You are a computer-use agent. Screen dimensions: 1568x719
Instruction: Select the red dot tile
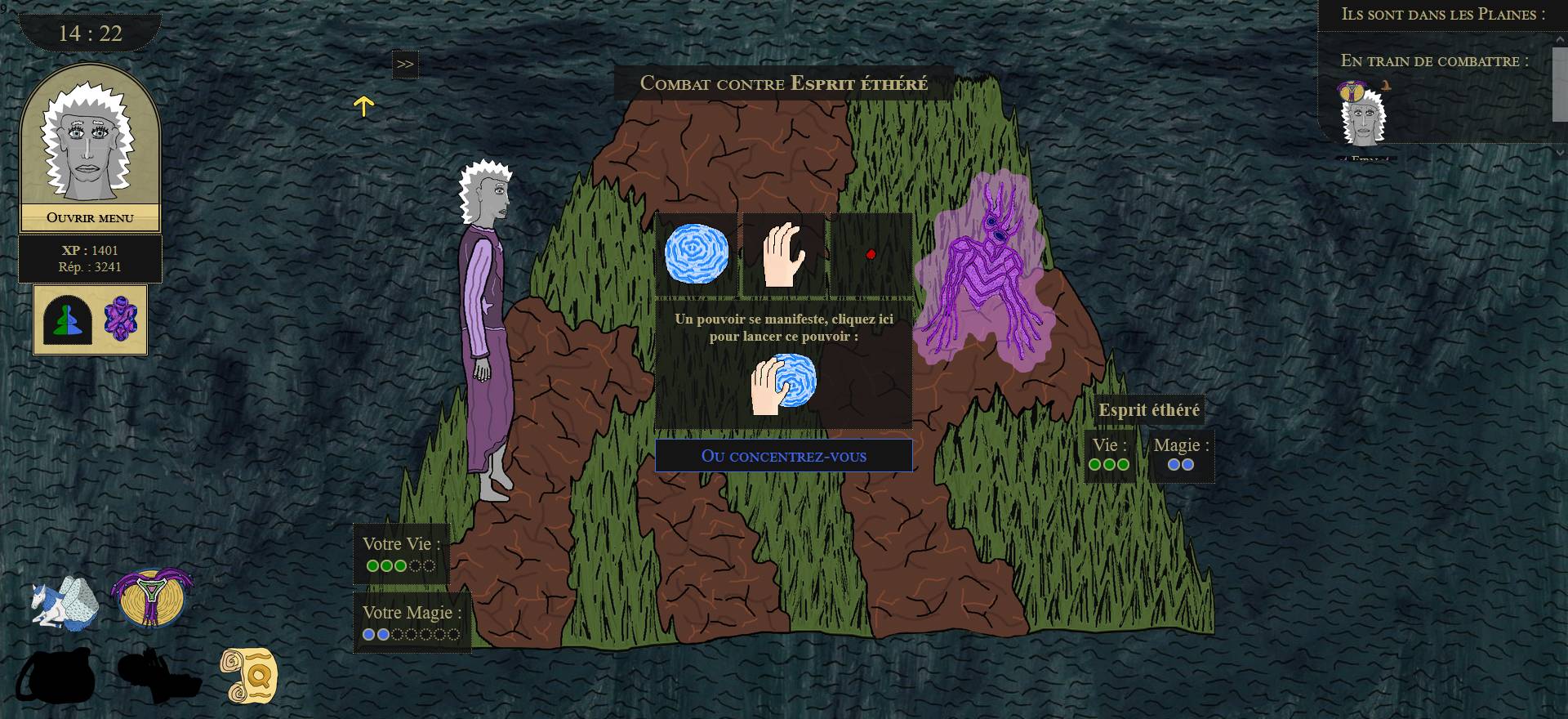click(871, 254)
